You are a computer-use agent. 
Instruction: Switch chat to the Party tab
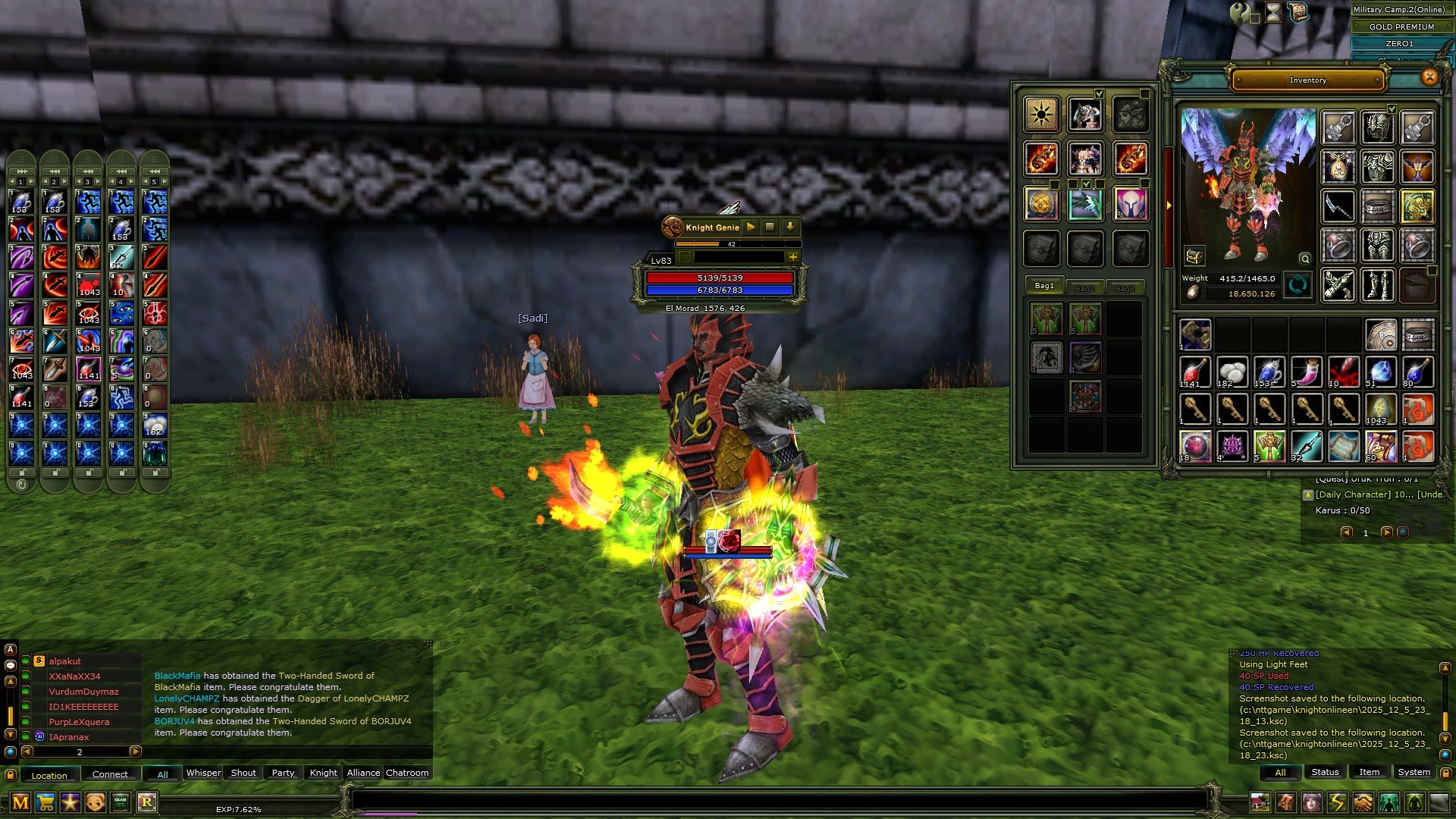283,773
